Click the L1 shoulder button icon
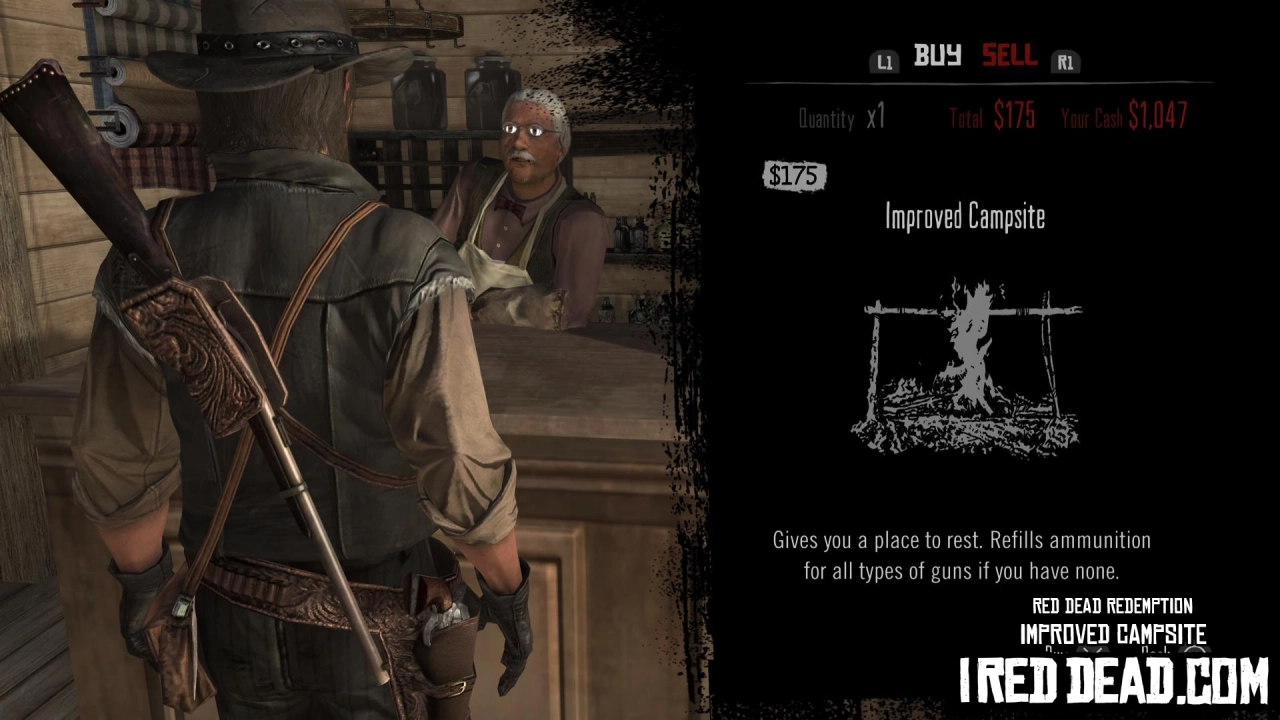 (x=884, y=61)
